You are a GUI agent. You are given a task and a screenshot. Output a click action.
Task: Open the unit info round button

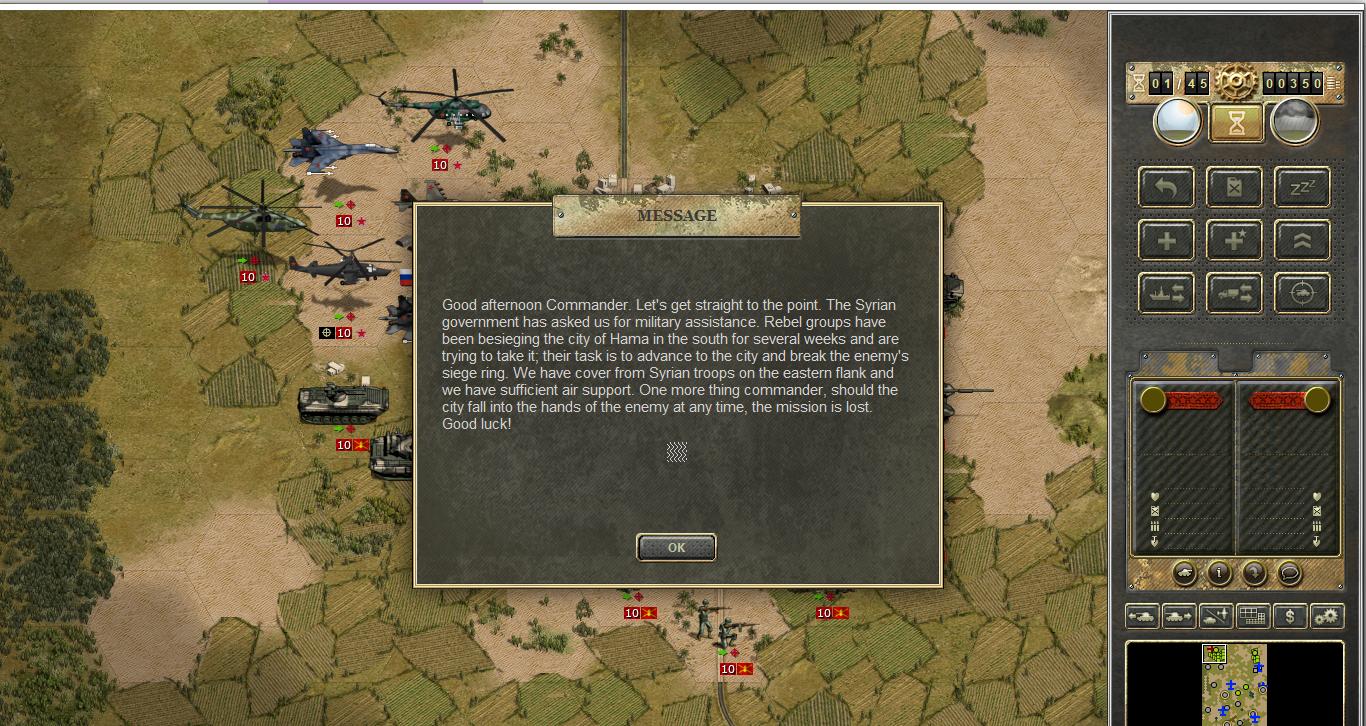coord(1219,573)
